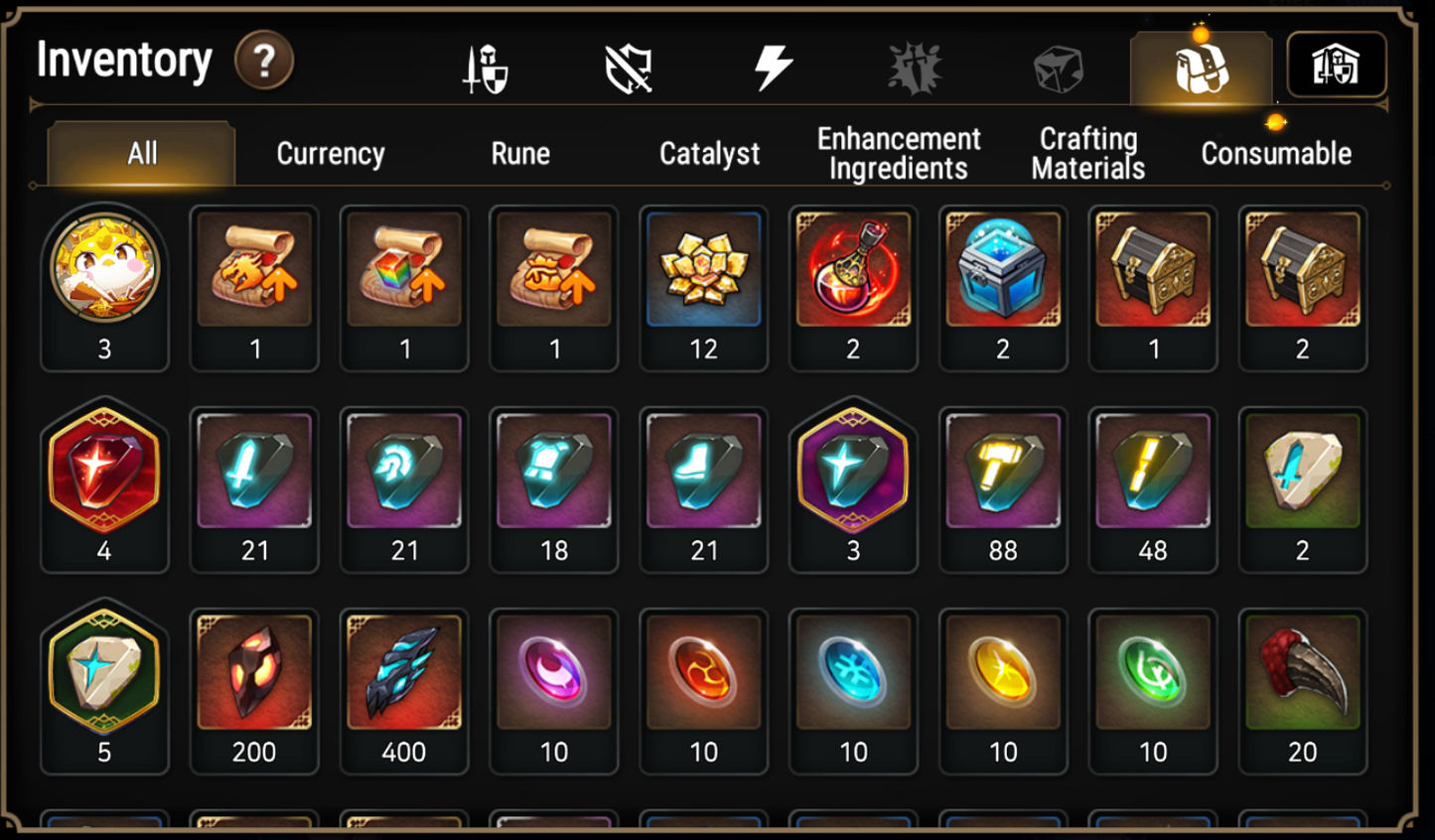1435x840 pixels.
Task: Click the castle icon button at top right
Action: point(1336,66)
